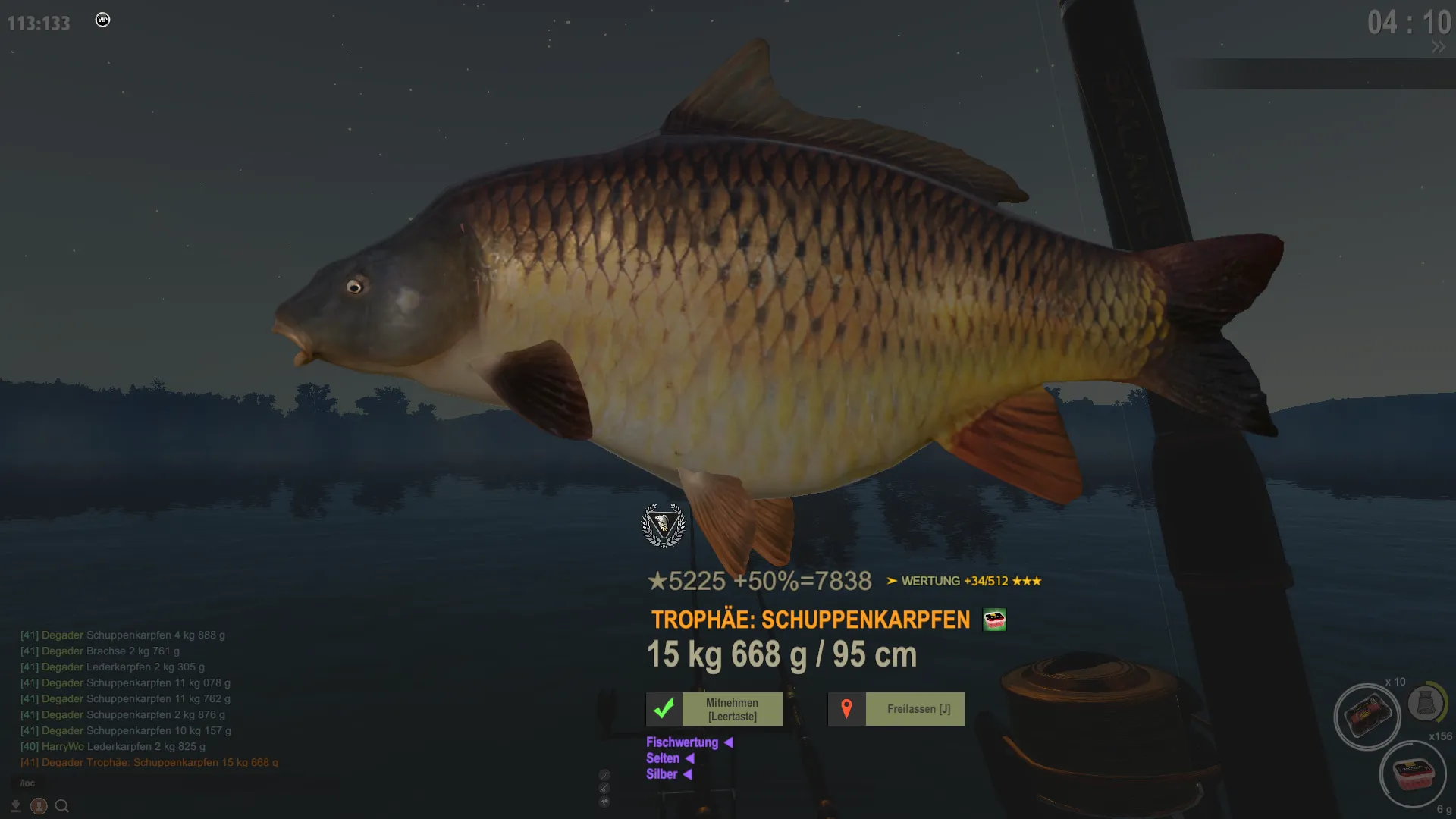Click the trophy laurel badge icon
Image resolution: width=1456 pixels, height=819 pixels.
(x=664, y=525)
